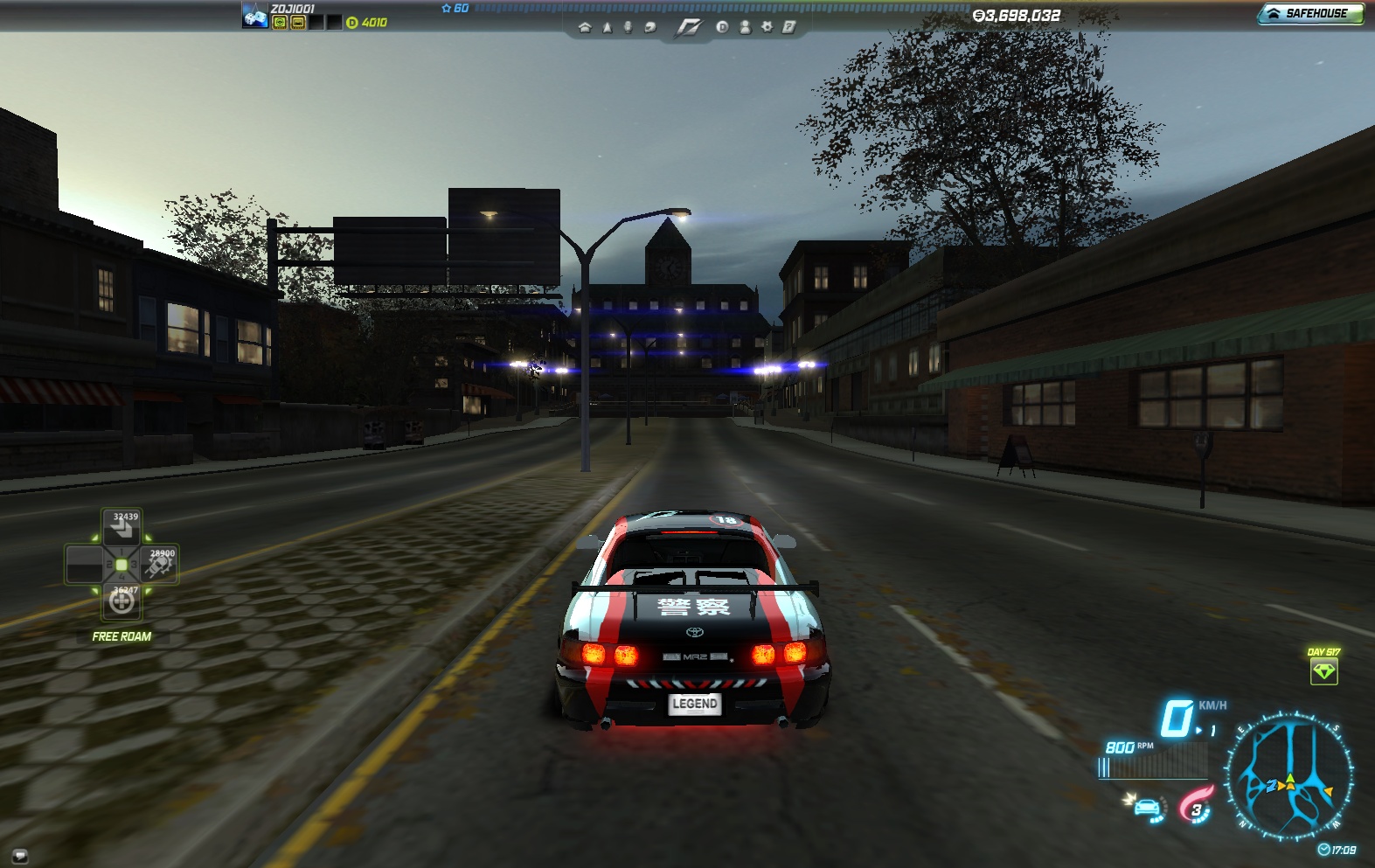Open the gear settings icon
The width and height of the screenshot is (1375, 868).
click(767, 27)
